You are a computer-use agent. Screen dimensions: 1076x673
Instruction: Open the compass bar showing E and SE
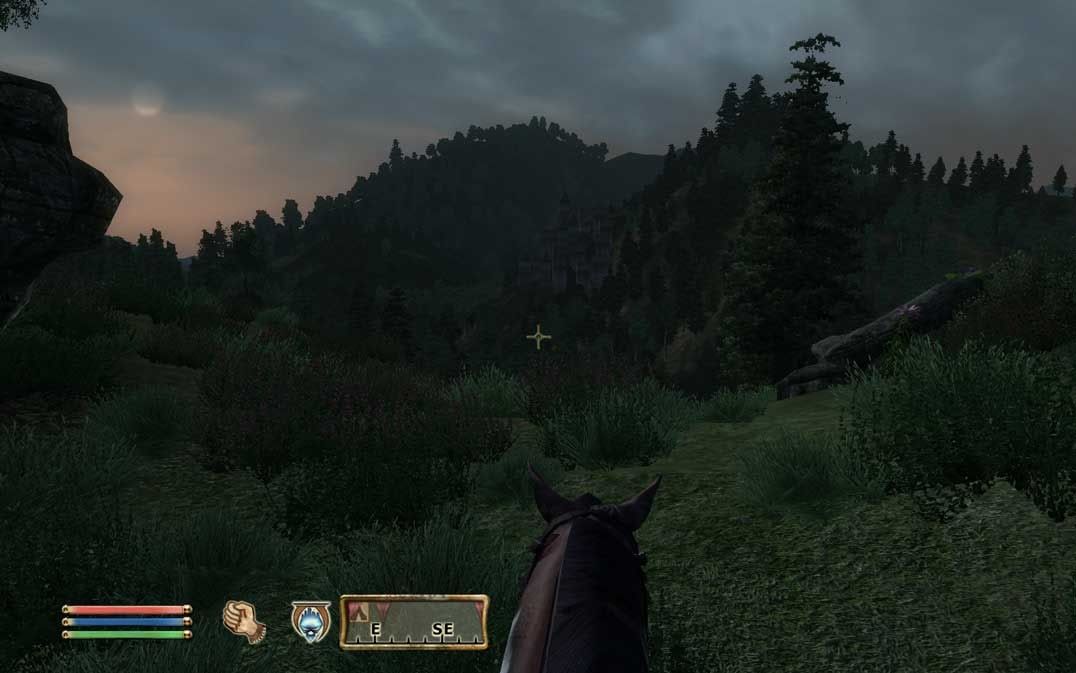coord(414,622)
